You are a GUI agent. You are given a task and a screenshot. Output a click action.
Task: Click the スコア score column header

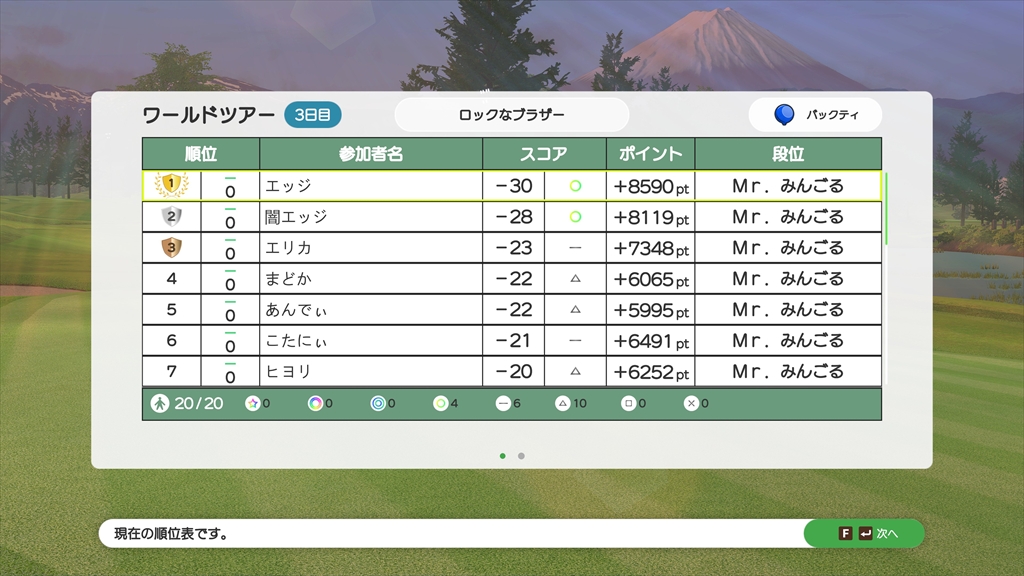[x=544, y=154]
